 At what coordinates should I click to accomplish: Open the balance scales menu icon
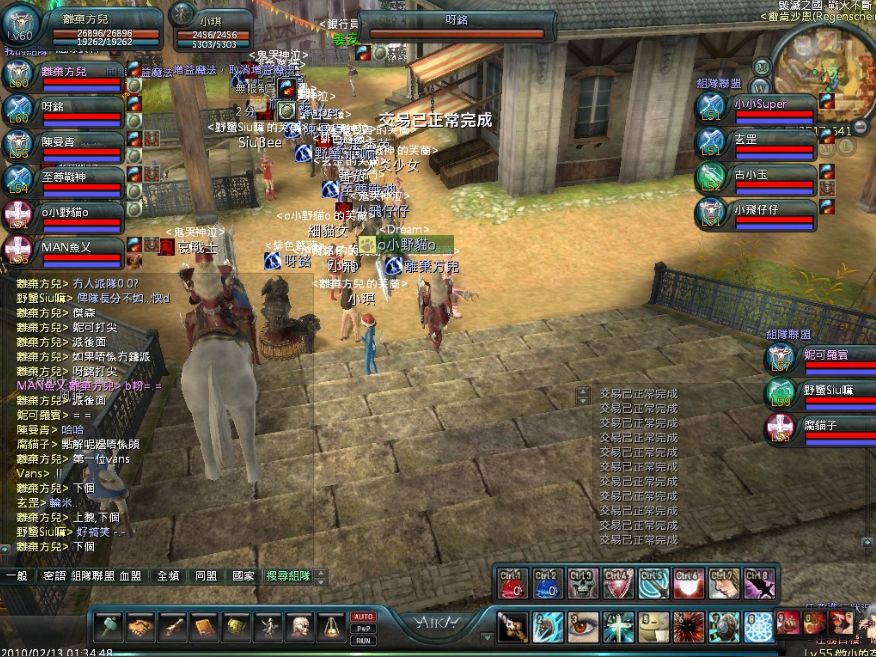[x=332, y=627]
